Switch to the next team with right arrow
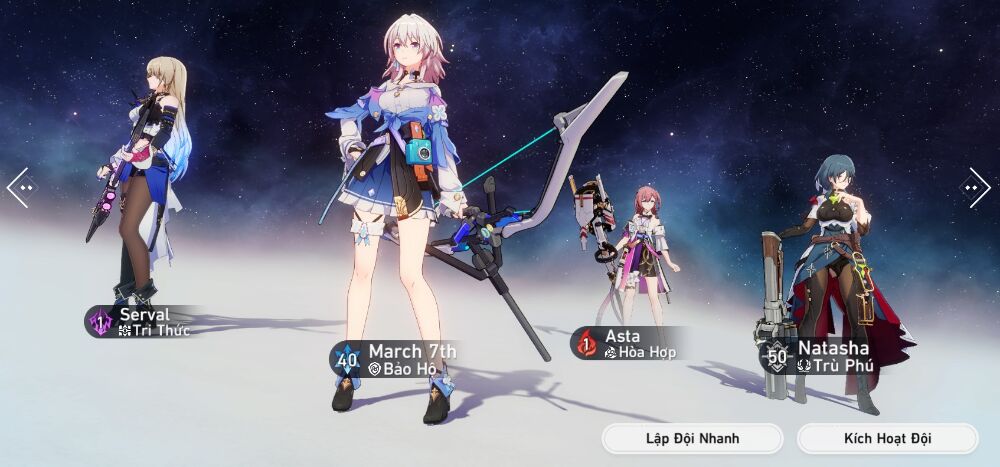 [x=975, y=187]
